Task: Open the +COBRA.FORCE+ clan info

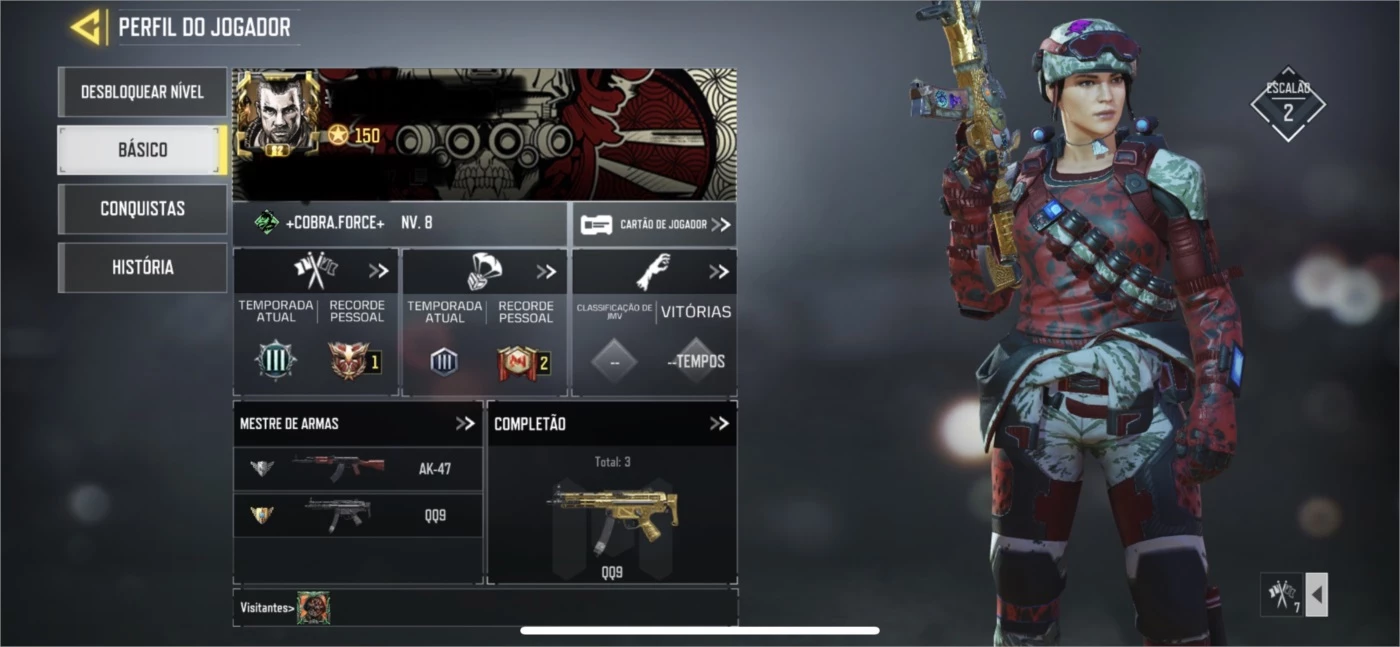Action: pyautogui.click(x=334, y=224)
